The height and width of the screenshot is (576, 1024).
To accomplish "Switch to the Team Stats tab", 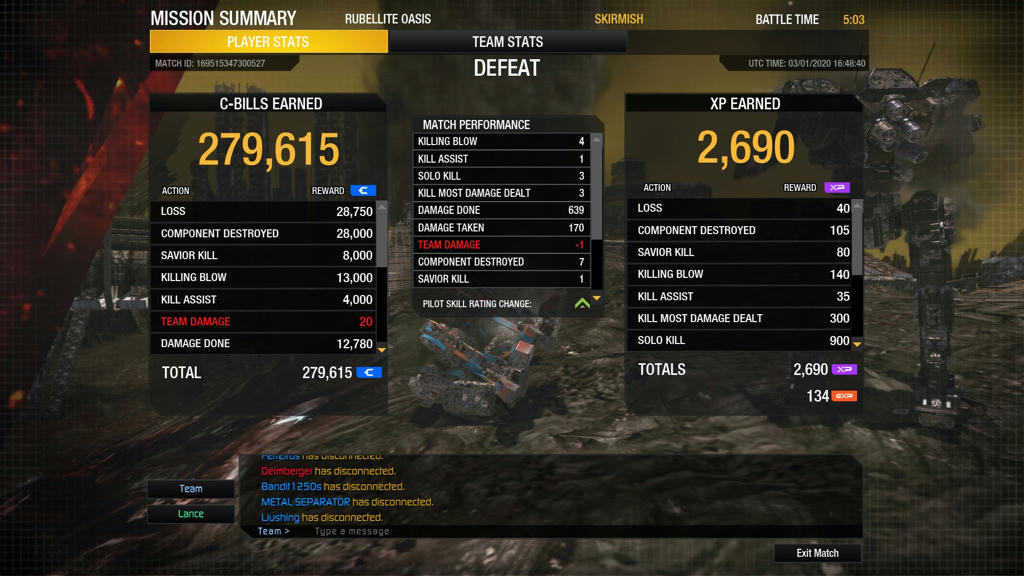I will coord(507,42).
